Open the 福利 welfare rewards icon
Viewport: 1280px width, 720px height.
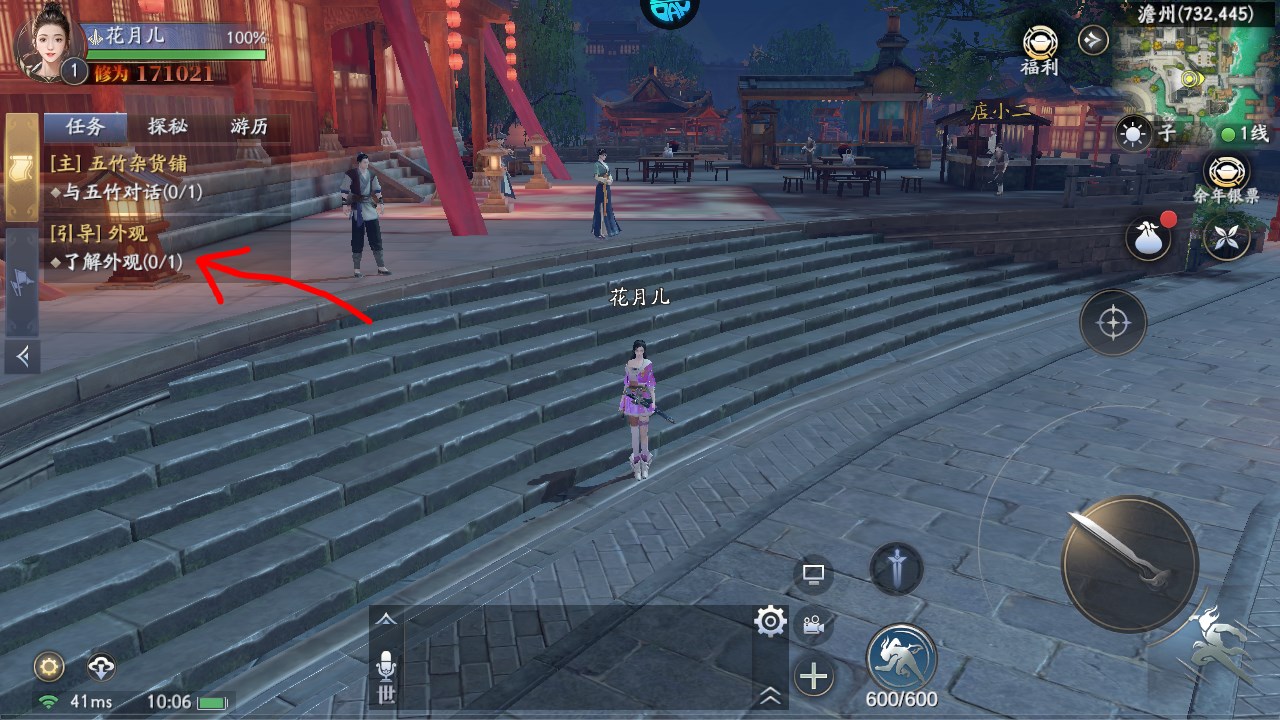pos(1040,45)
